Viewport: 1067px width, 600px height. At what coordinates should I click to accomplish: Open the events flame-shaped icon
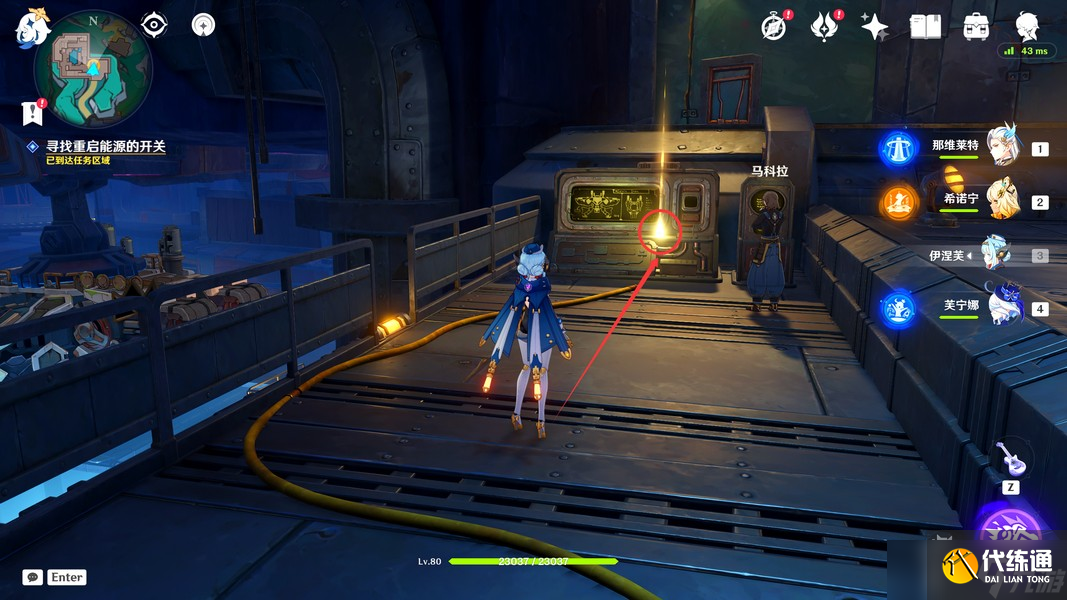pyautogui.click(x=824, y=27)
